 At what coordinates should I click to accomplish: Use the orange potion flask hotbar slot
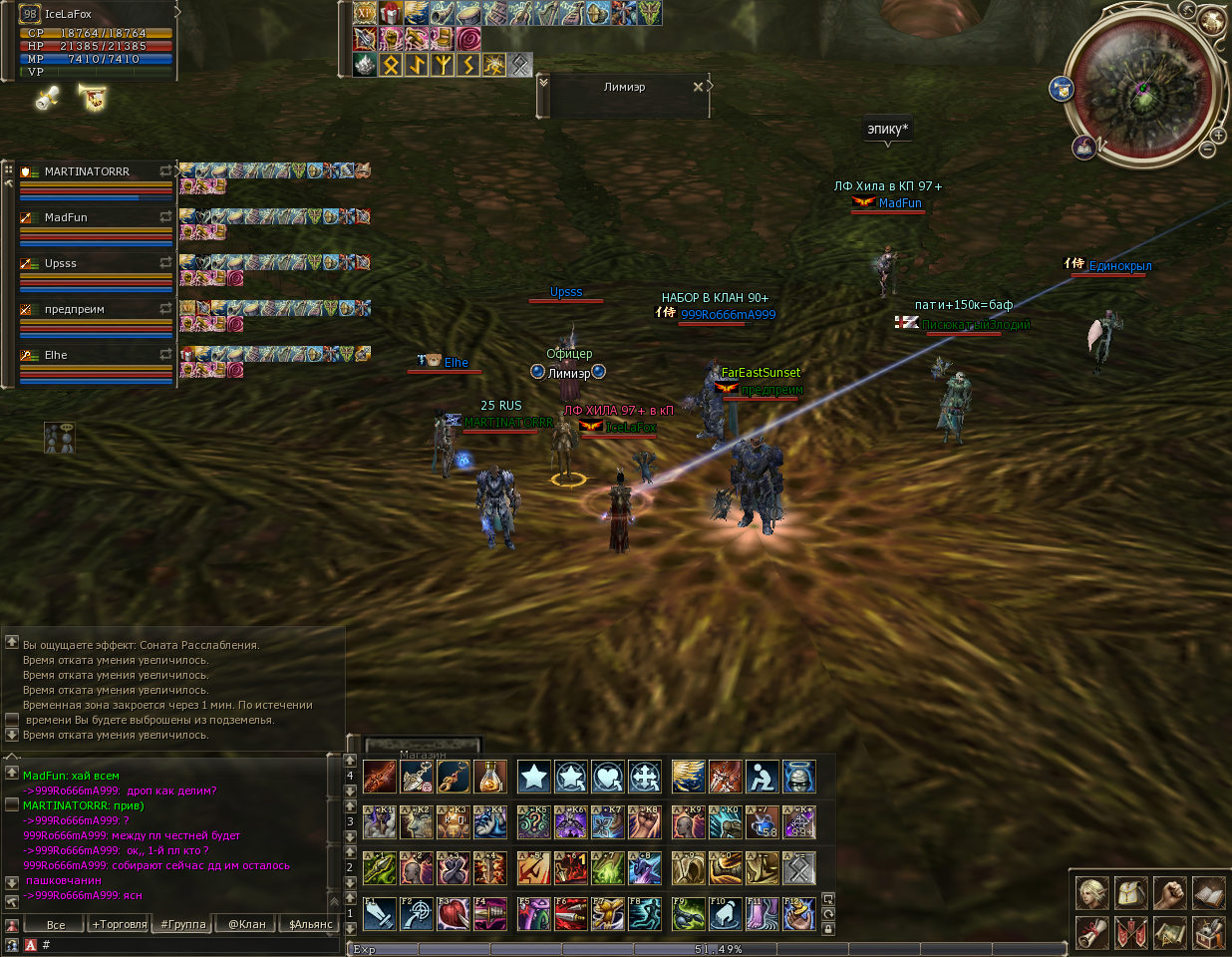pos(489,777)
